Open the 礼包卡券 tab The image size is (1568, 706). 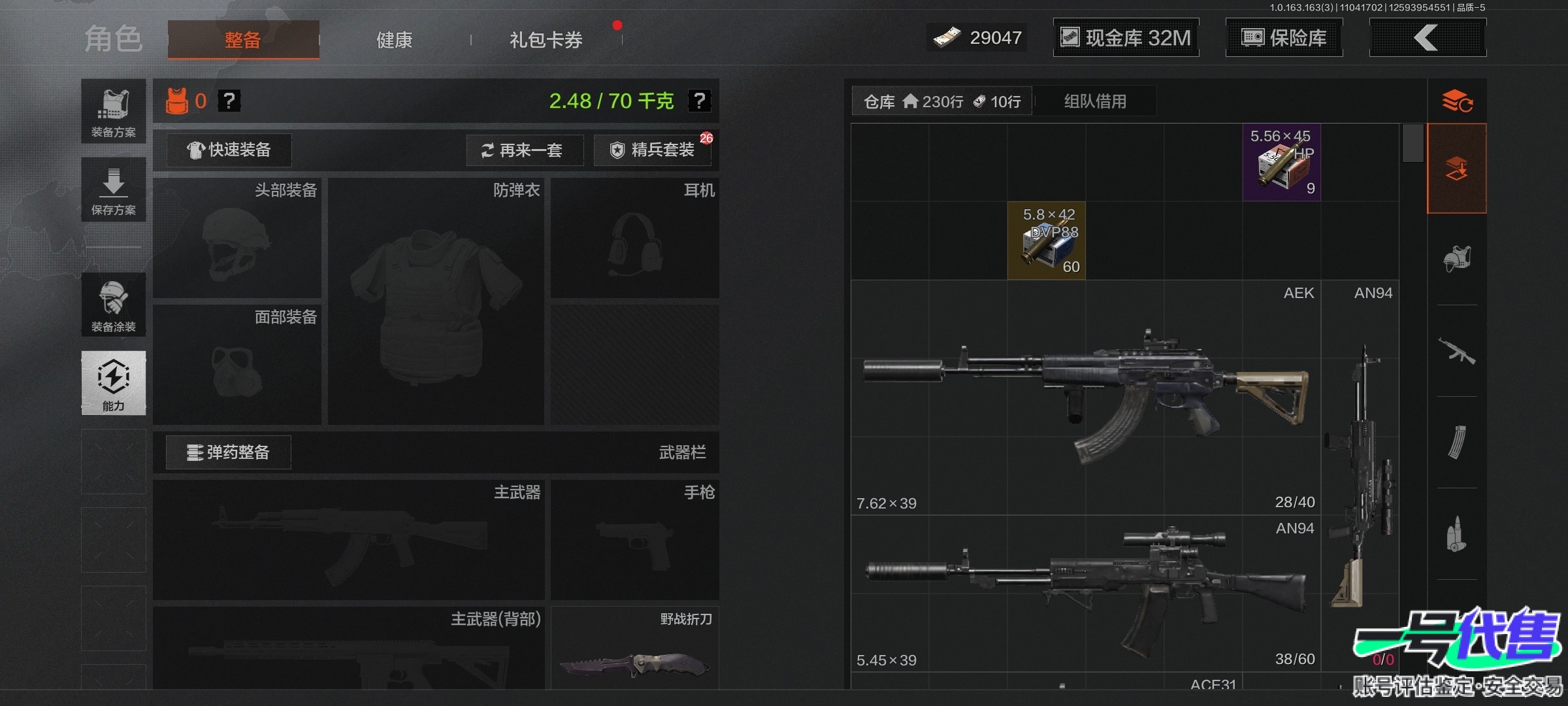[x=546, y=40]
